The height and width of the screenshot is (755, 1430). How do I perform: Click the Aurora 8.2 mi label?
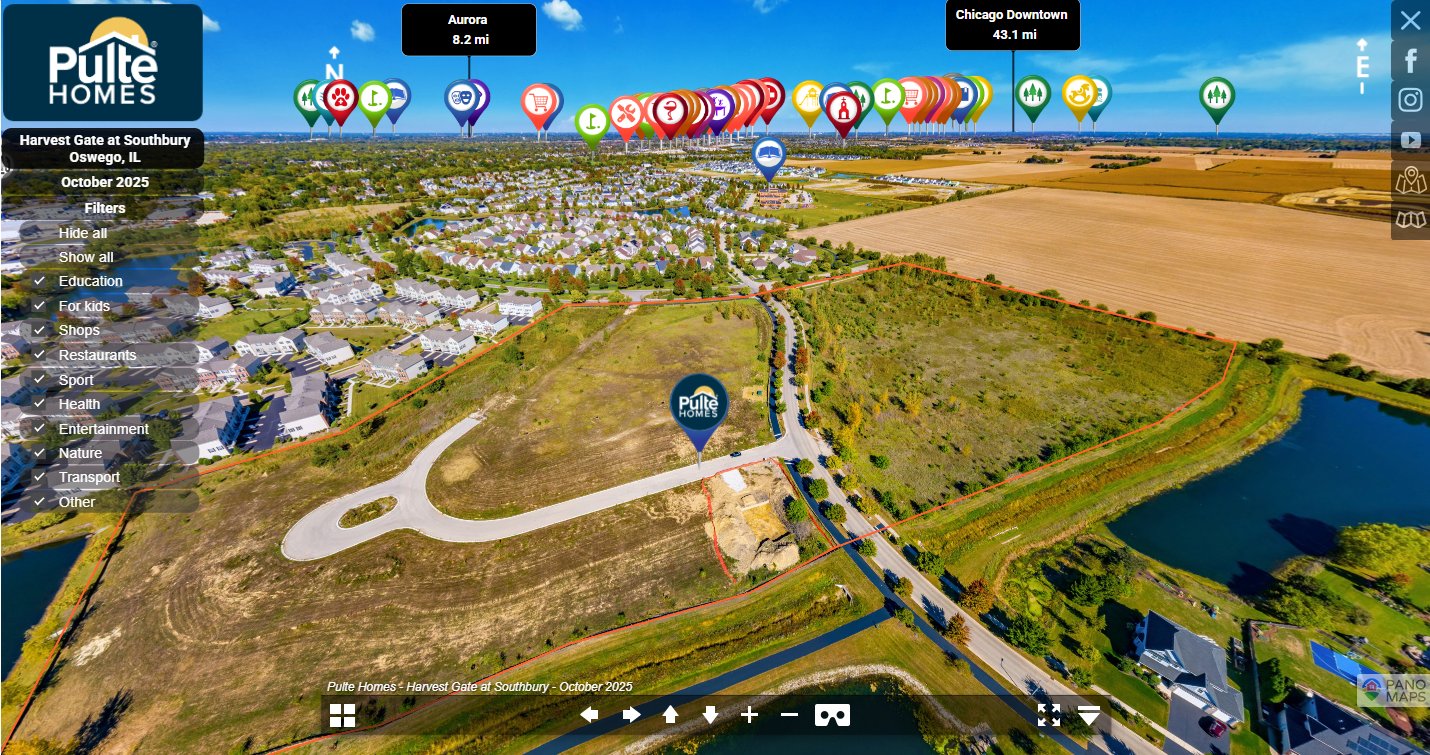(x=468, y=30)
